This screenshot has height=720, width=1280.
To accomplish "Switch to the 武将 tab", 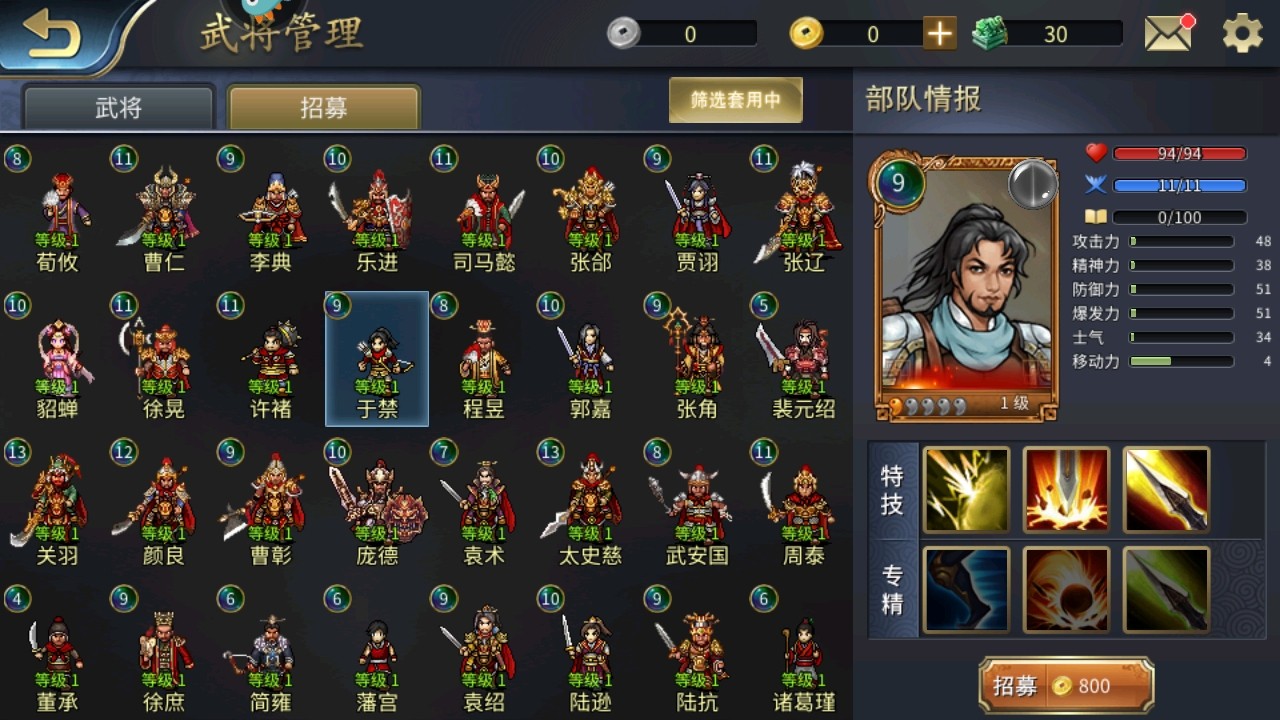I will (x=119, y=108).
